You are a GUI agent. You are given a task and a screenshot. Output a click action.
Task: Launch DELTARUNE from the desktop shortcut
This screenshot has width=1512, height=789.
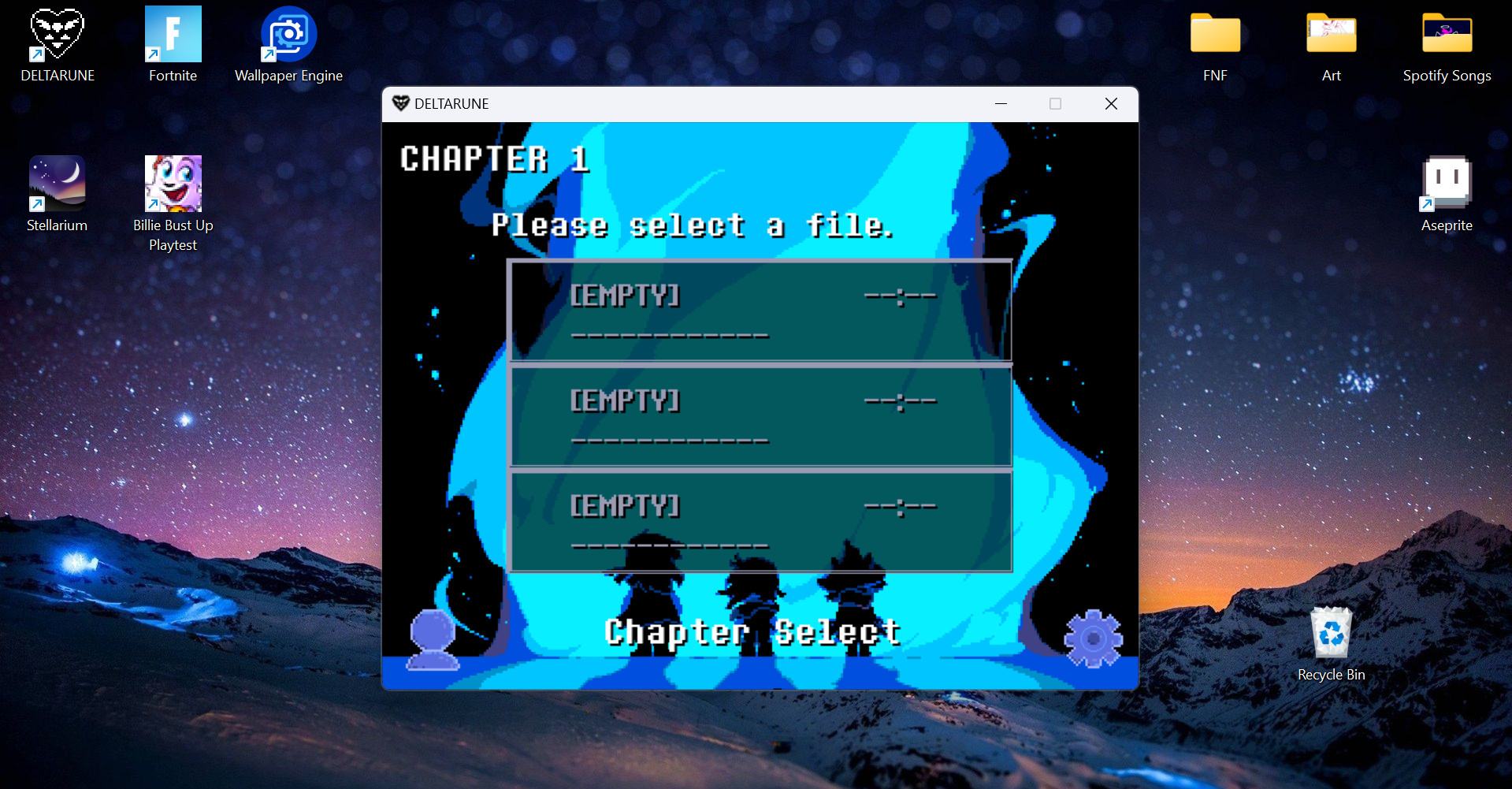pos(56,33)
